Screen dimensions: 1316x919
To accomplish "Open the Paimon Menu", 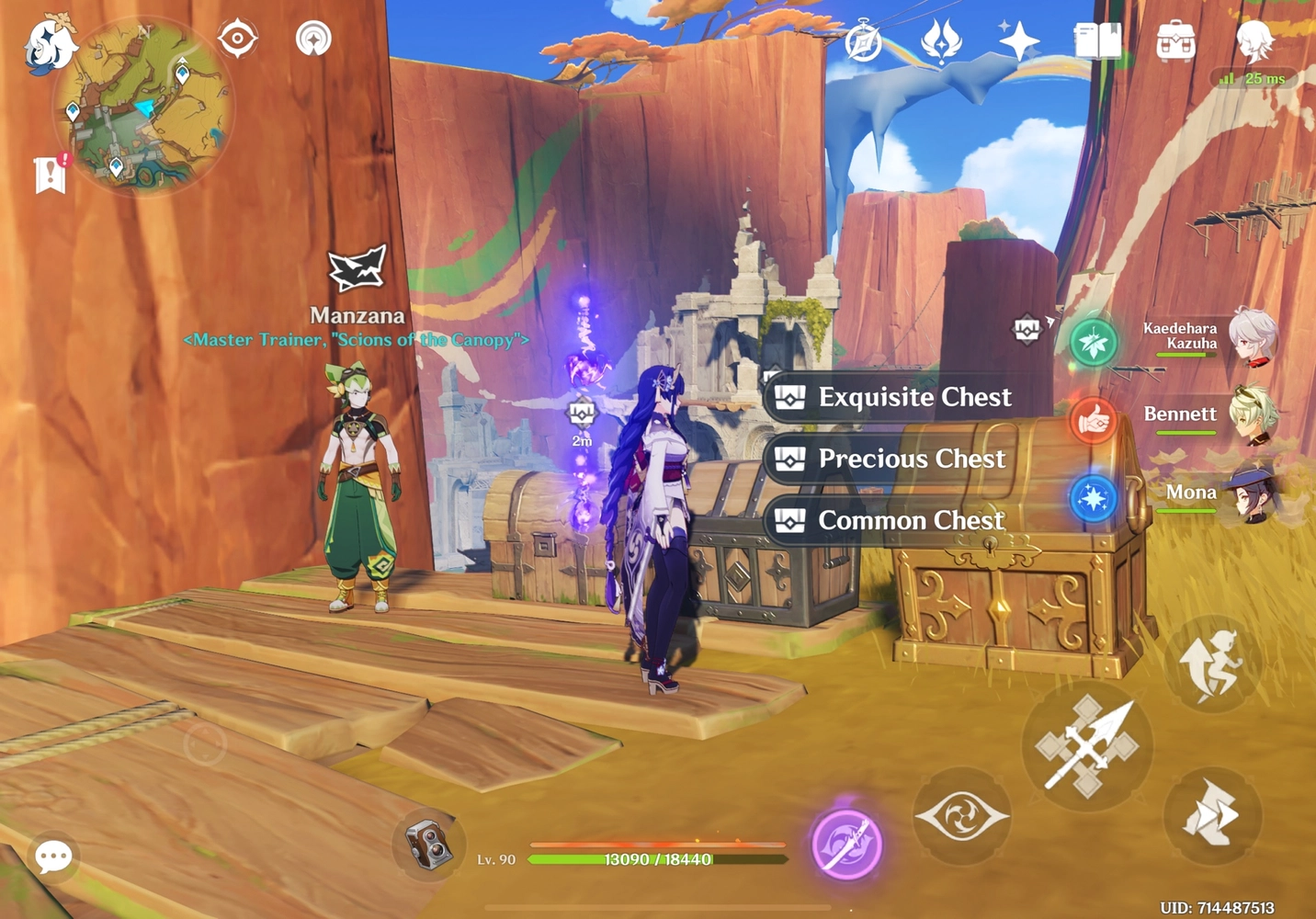I will pyautogui.click(x=51, y=43).
